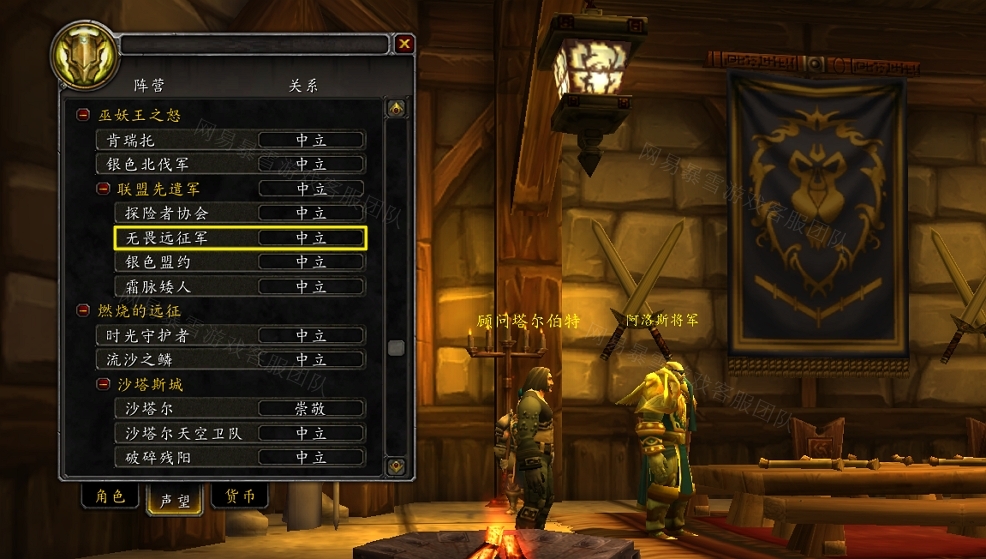
Task: Open the 货币 currency tab
Action: click(x=240, y=497)
